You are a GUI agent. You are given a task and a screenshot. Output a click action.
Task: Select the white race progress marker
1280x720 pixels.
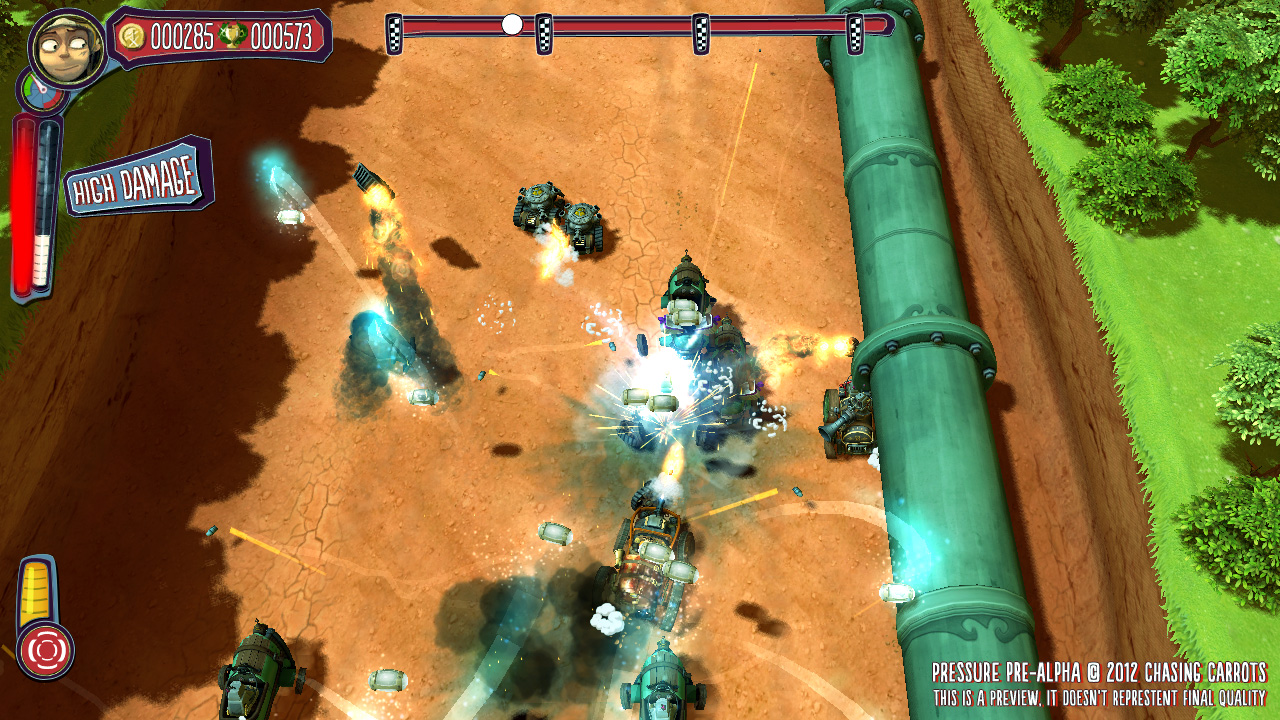coord(512,24)
